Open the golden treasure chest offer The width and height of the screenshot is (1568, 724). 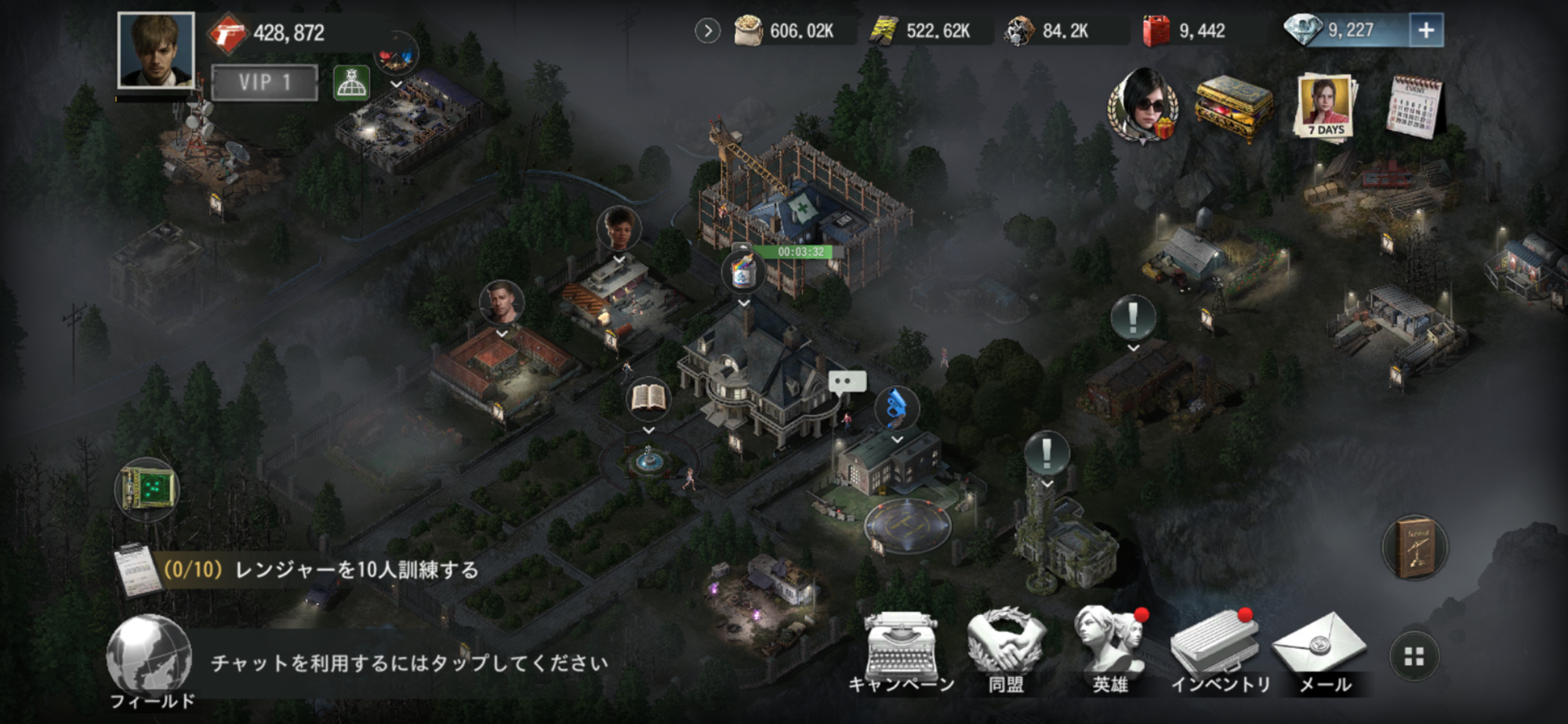pyautogui.click(x=1233, y=108)
